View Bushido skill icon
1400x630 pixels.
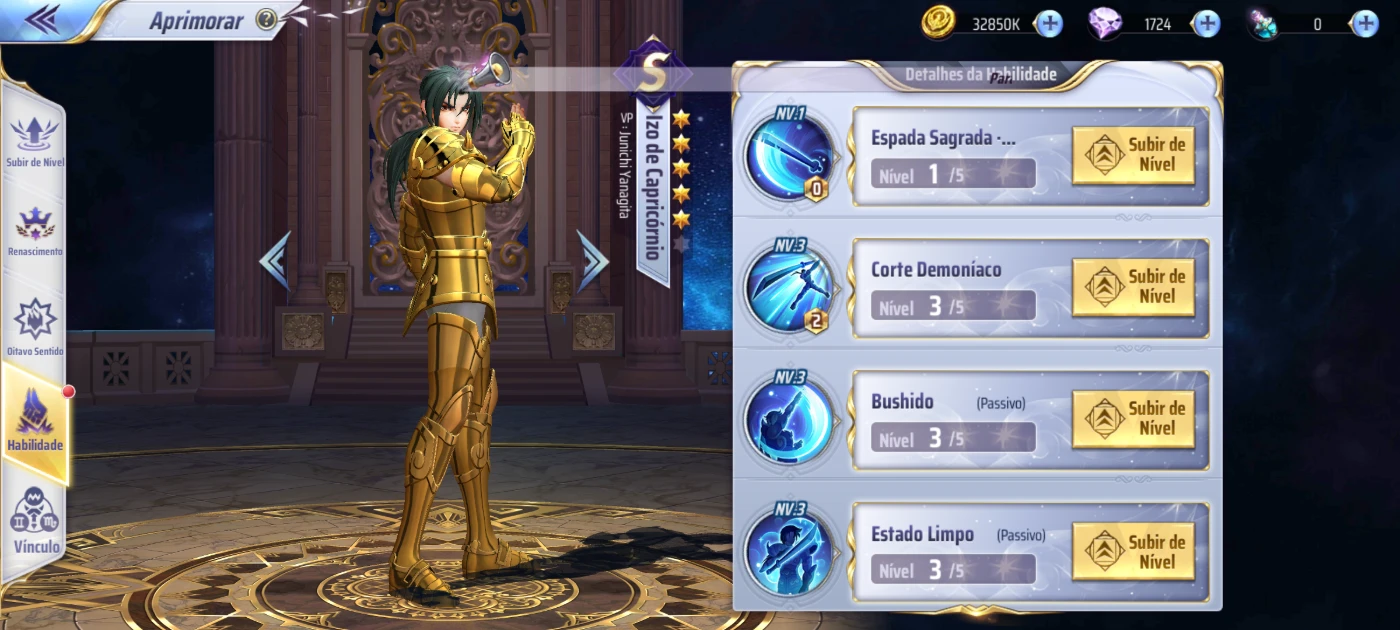tap(790, 421)
